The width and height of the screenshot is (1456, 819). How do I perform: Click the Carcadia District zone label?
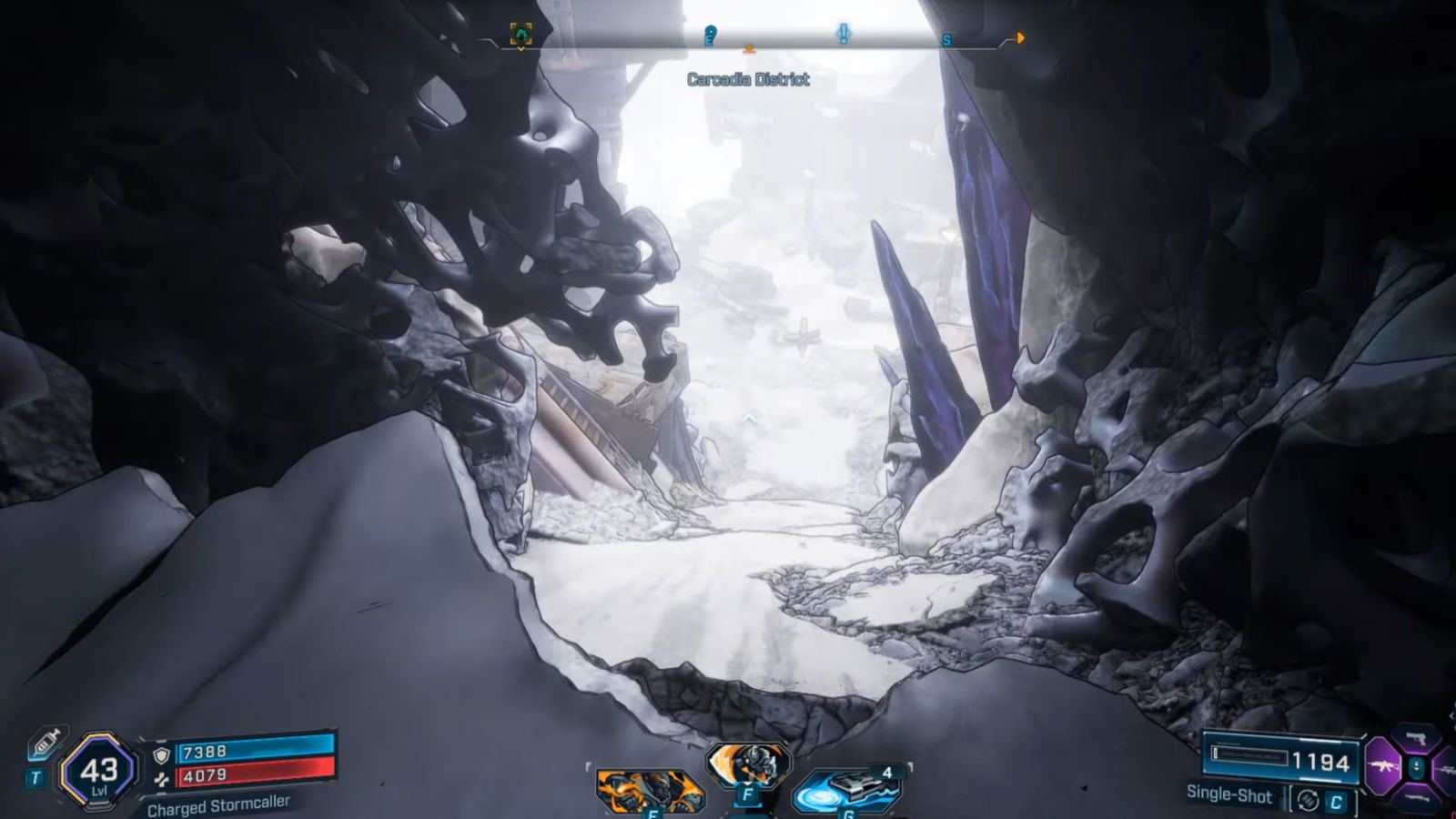click(747, 78)
